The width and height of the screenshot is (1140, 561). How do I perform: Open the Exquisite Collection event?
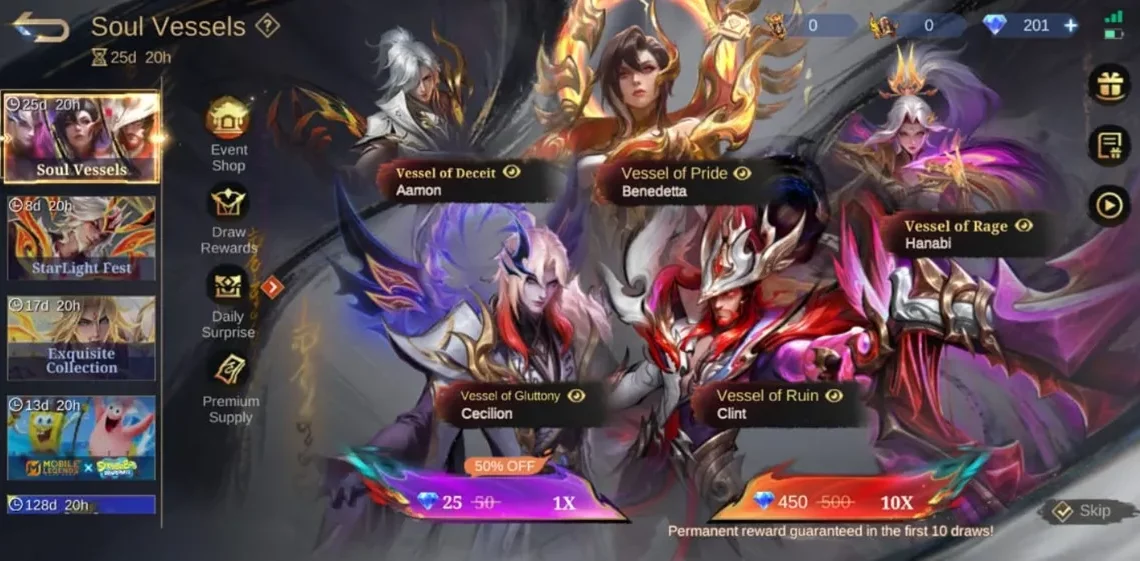81,338
